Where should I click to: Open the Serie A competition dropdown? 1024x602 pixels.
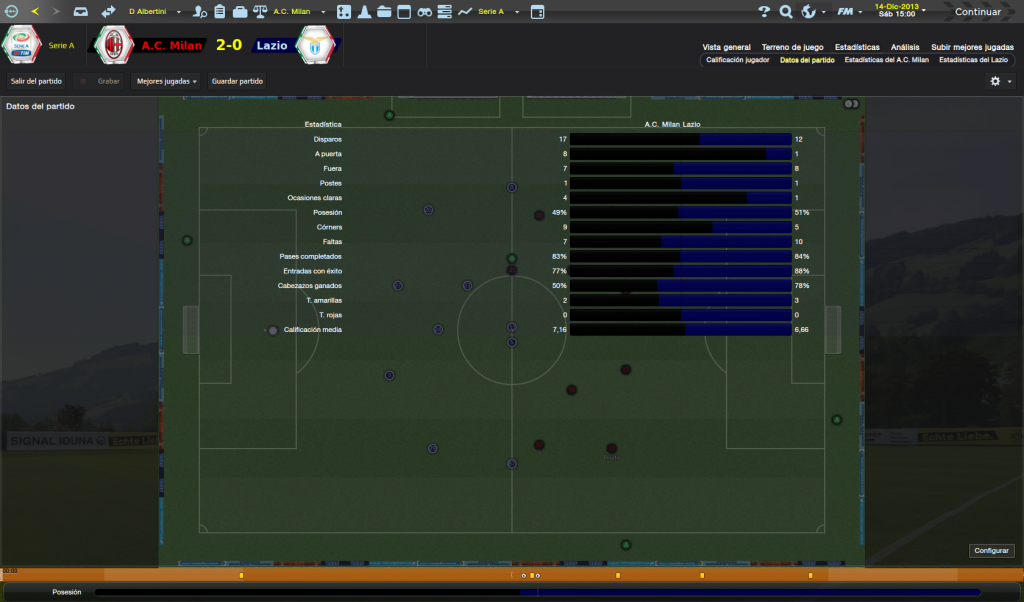click(494, 12)
